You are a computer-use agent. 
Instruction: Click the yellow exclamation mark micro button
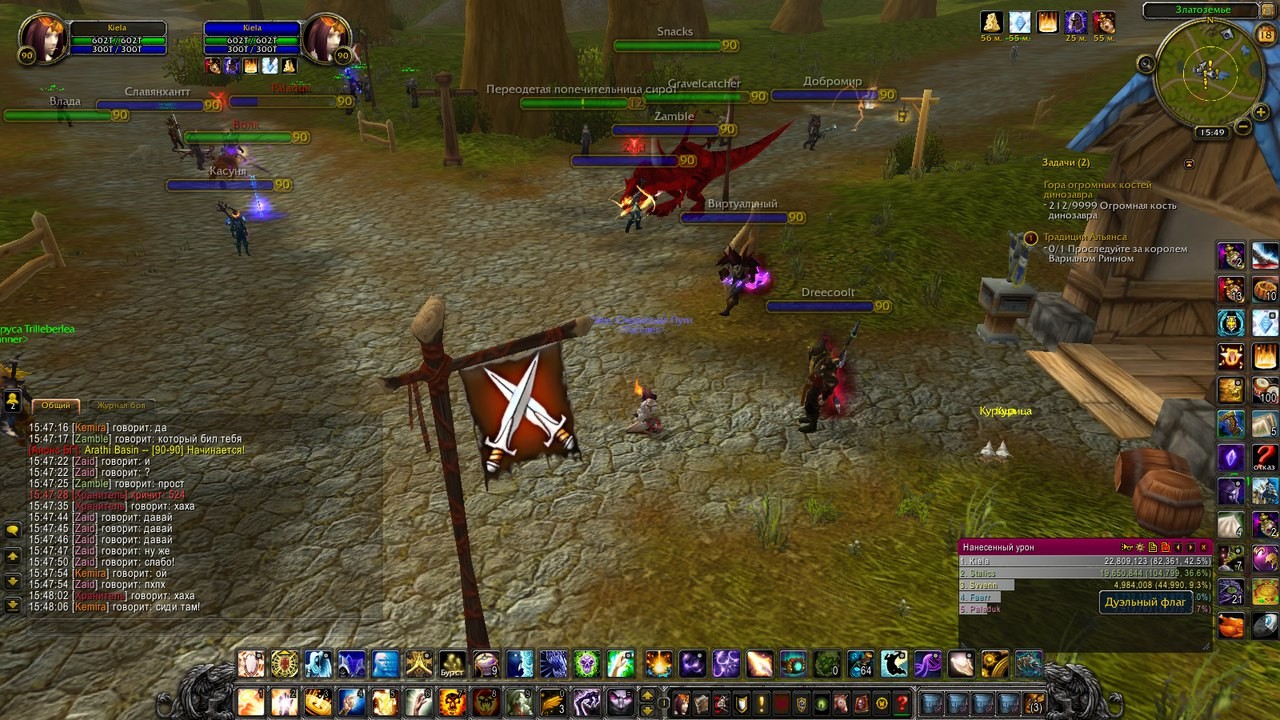(x=762, y=703)
